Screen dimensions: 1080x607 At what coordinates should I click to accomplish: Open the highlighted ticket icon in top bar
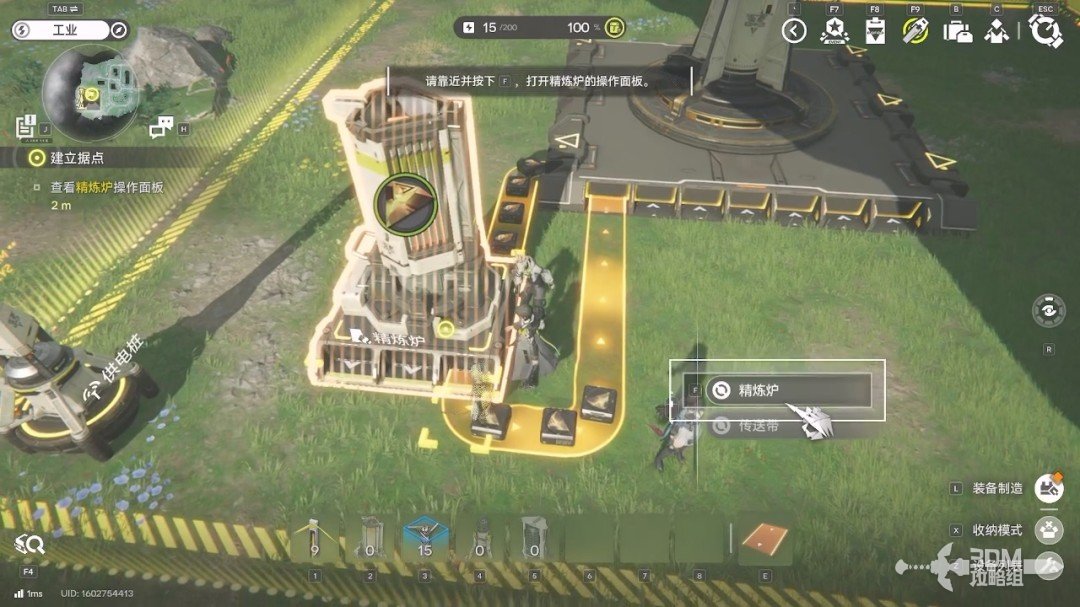pos(915,31)
